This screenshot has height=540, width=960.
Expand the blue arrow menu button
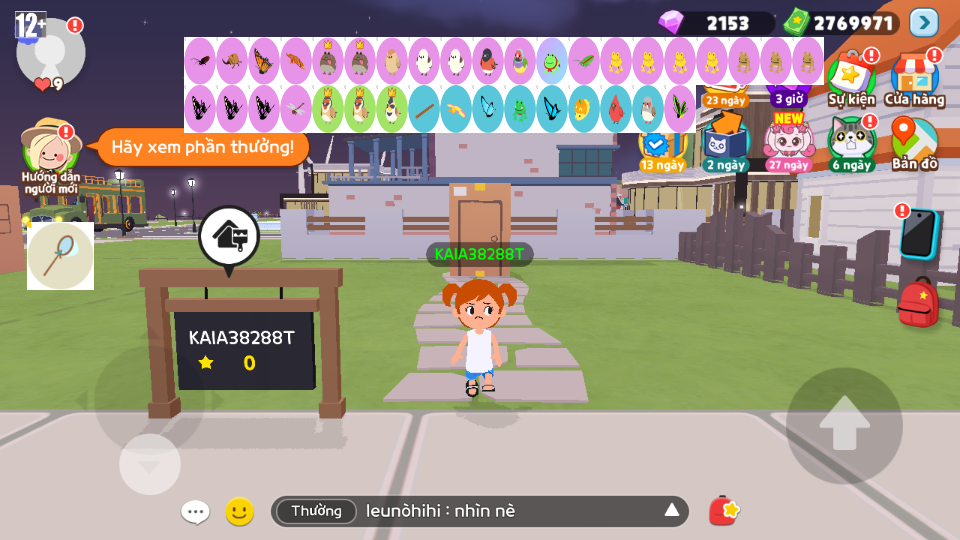pyautogui.click(x=924, y=22)
